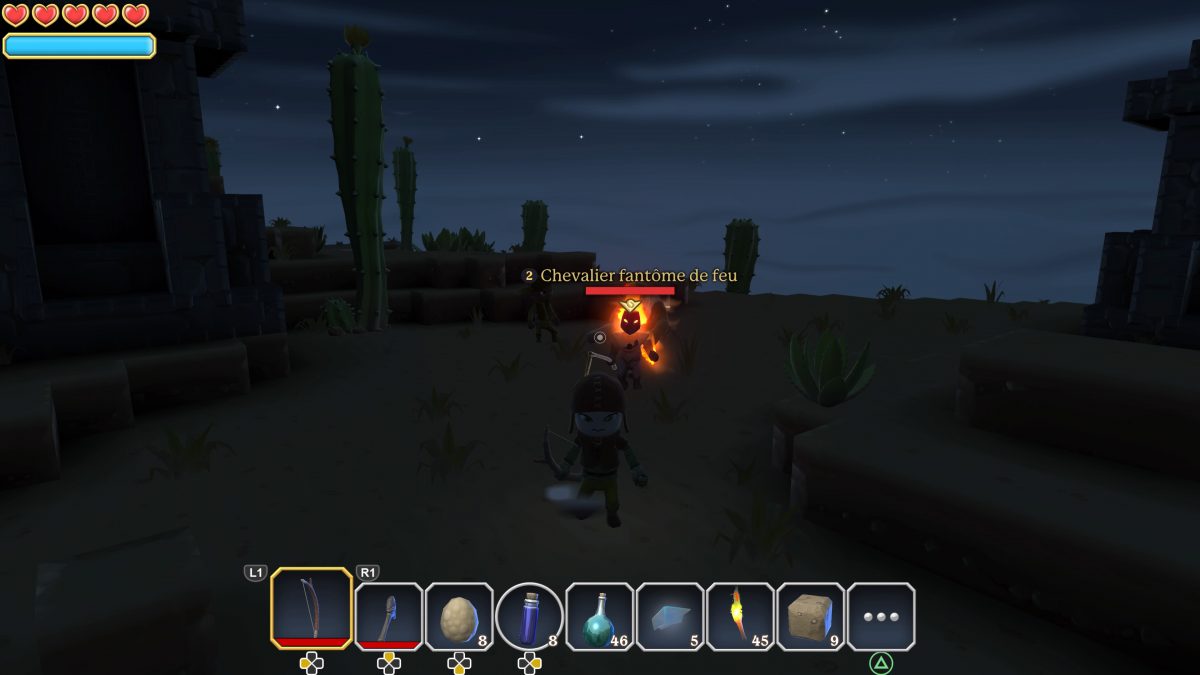Choose the beige egg-shaped item slot
This screenshot has width=1200, height=675.
click(x=459, y=616)
